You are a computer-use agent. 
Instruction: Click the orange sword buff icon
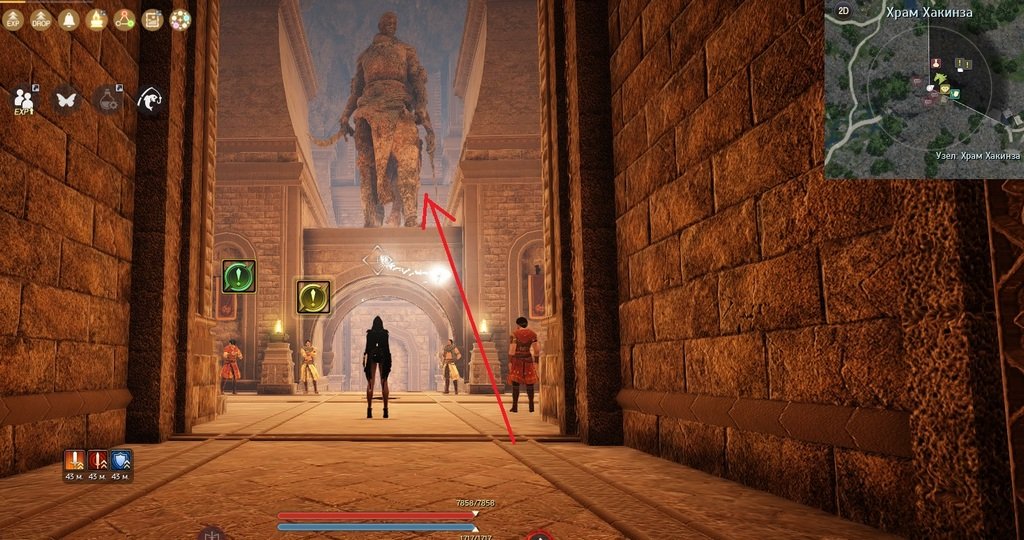click(74, 461)
